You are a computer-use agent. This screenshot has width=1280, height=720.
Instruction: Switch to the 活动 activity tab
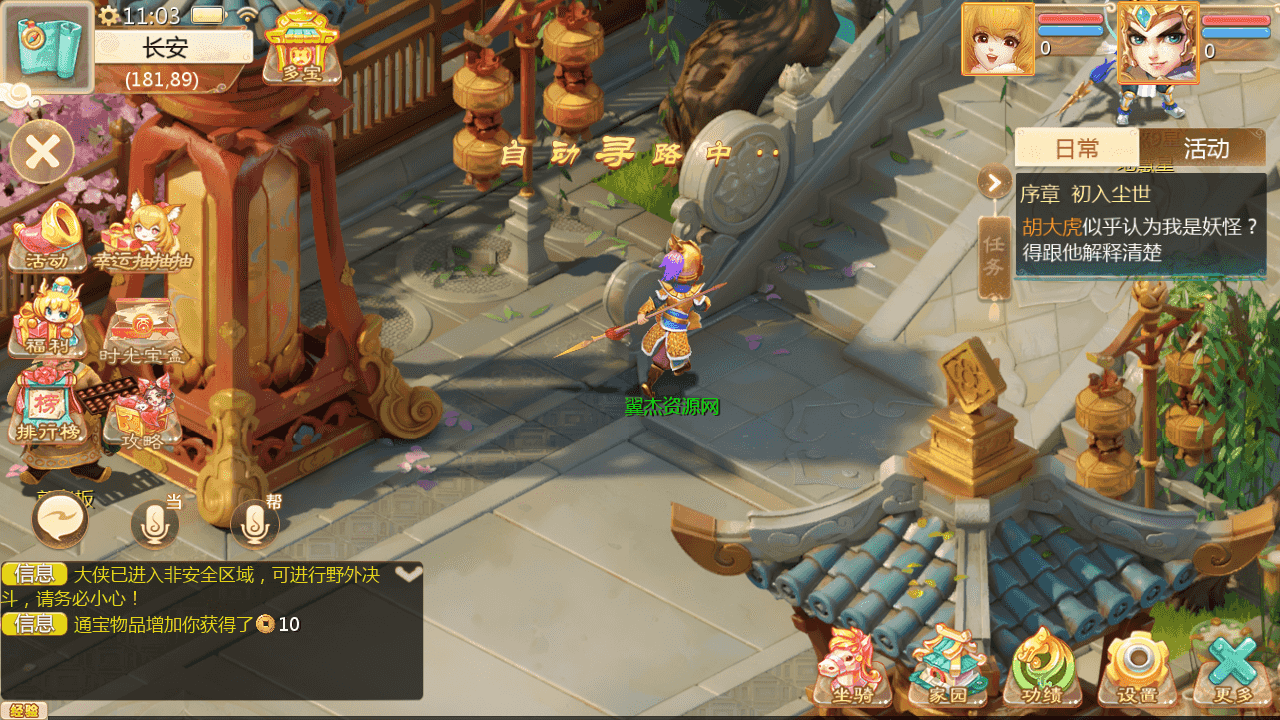(1206, 149)
